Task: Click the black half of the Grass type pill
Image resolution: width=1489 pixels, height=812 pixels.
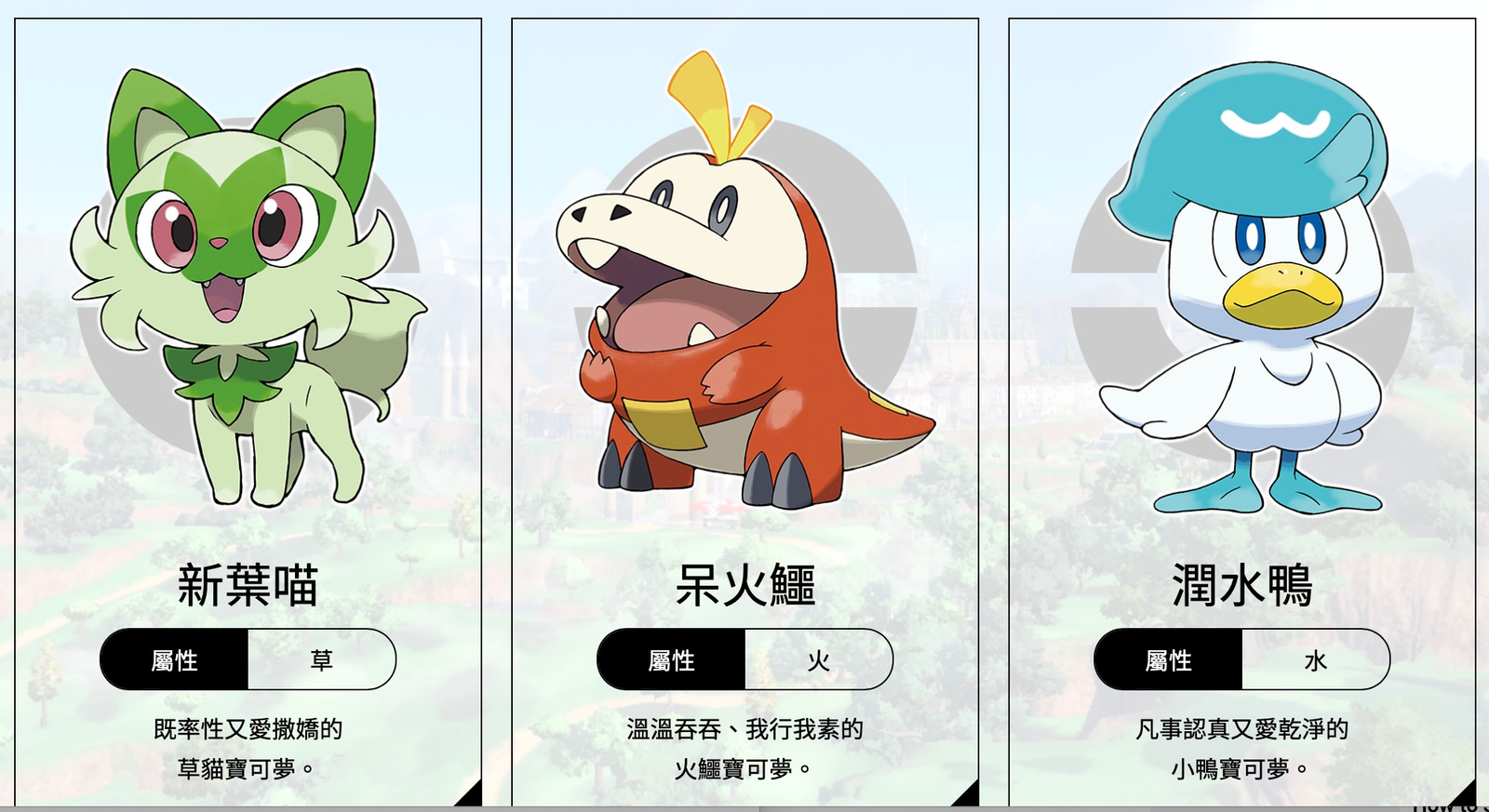Action: click(177, 659)
